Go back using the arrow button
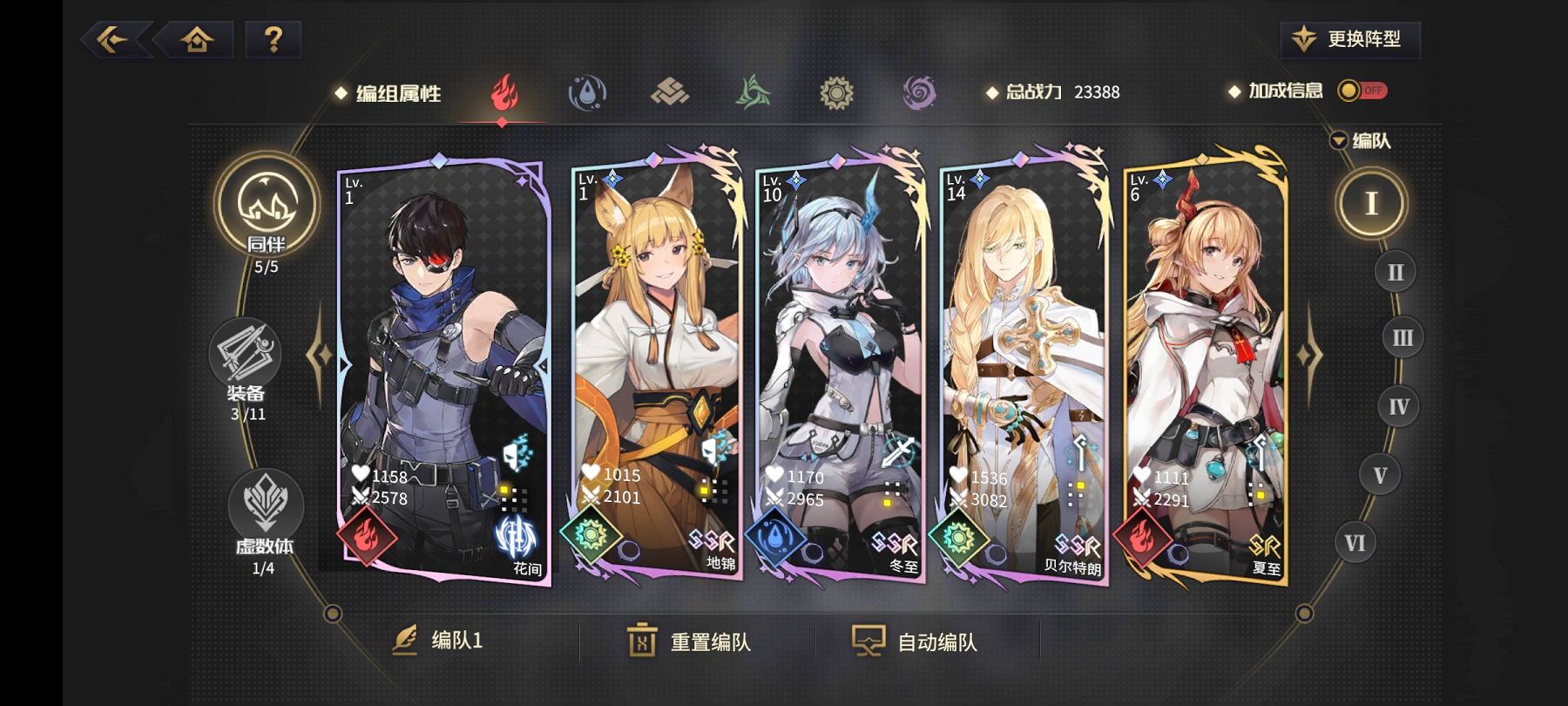Viewport: 1568px width, 706px height. tap(113, 39)
